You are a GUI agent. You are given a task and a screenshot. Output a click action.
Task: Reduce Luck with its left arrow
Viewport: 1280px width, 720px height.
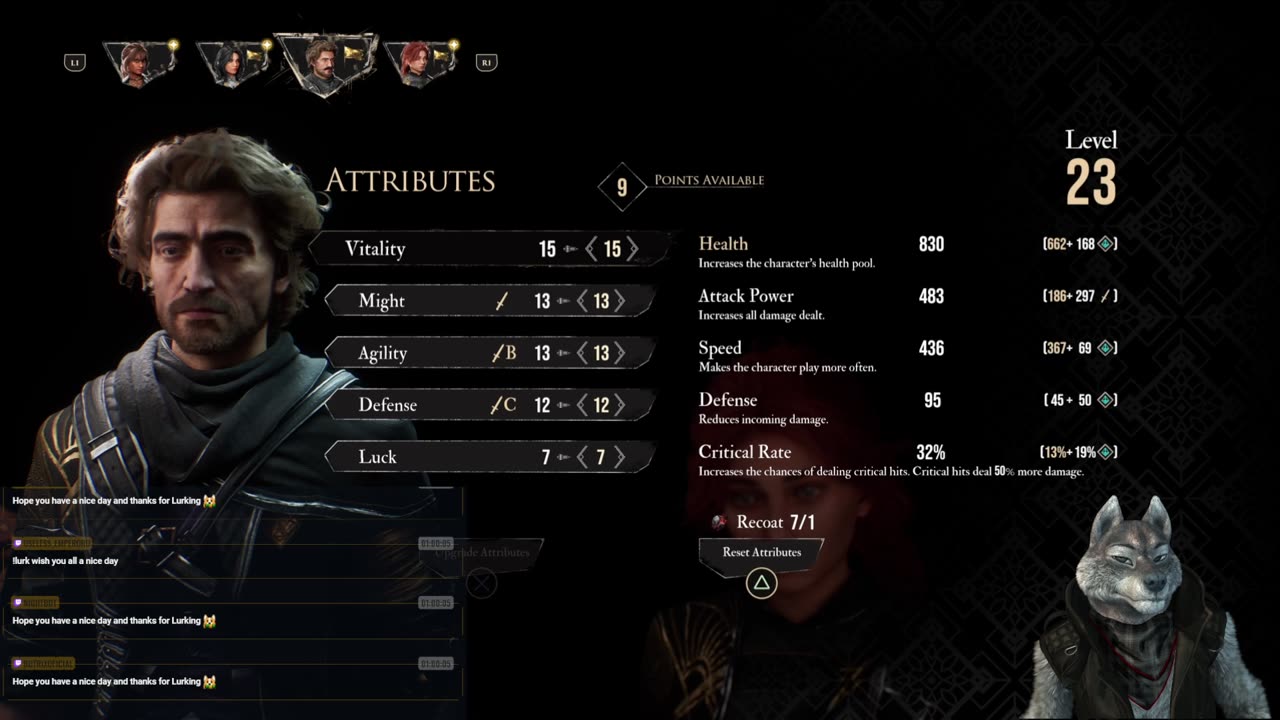click(x=582, y=457)
